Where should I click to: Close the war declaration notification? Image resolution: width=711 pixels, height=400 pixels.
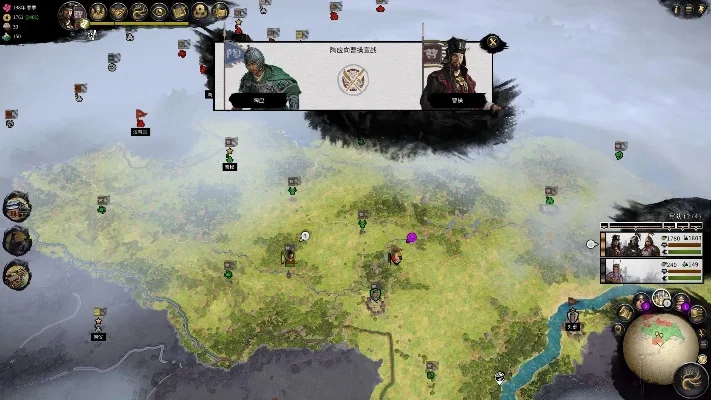490,43
